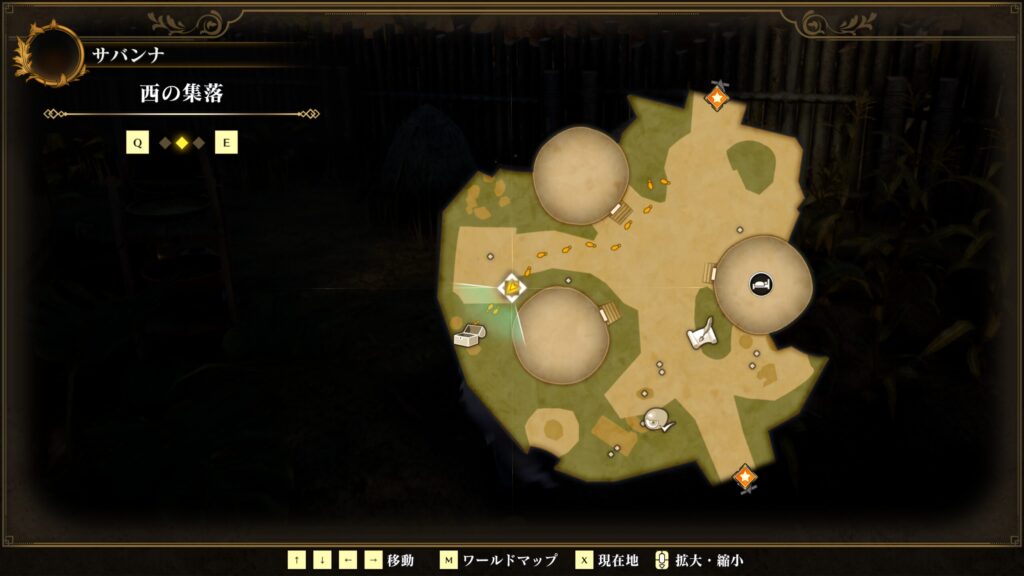Select the treasure chest map marker
Viewport: 1024px width, 576px height.
click(x=468, y=336)
